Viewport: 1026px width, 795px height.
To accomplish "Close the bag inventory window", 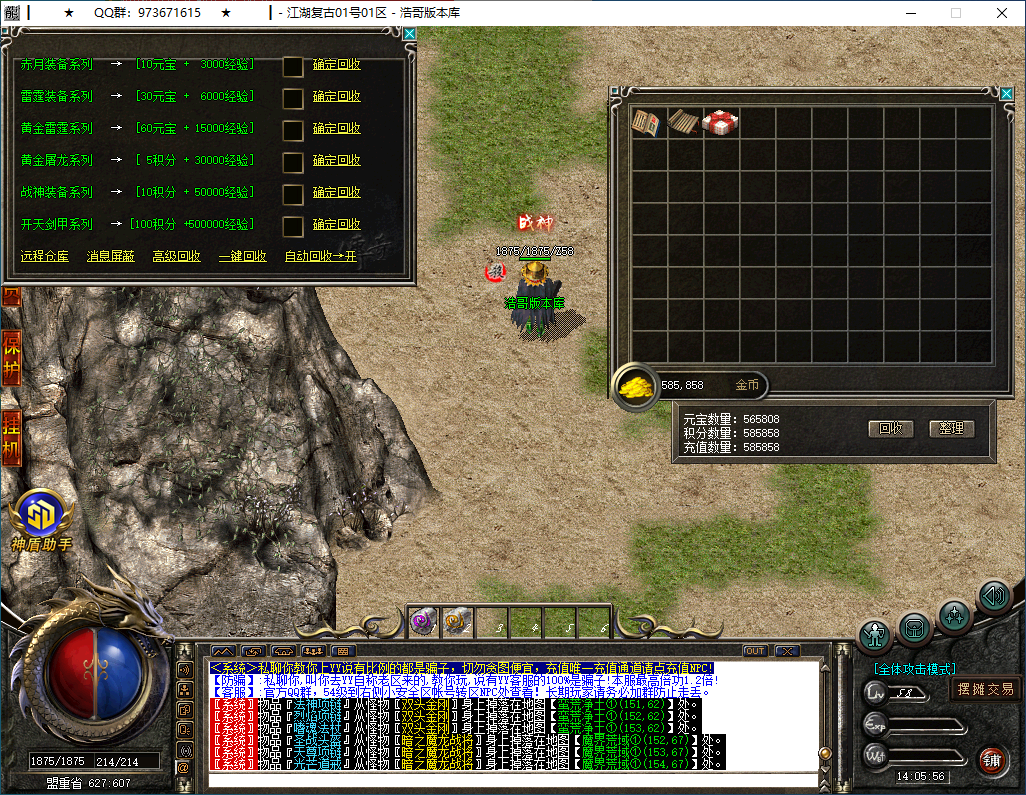I will click(1006, 94).
